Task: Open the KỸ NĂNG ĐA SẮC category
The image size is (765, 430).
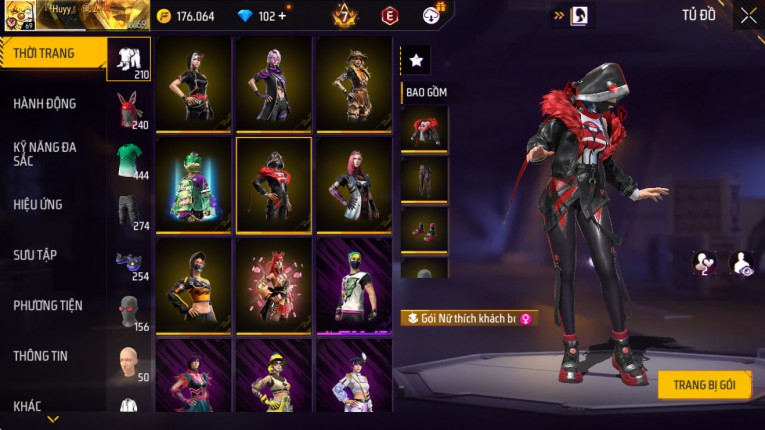Action: [45, 154]
